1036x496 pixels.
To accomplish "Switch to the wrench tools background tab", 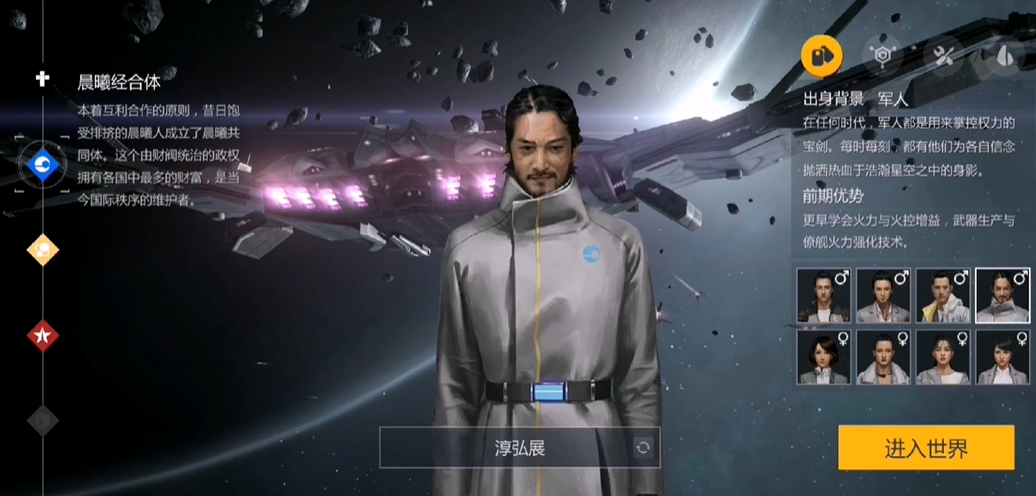I will 942,54.
